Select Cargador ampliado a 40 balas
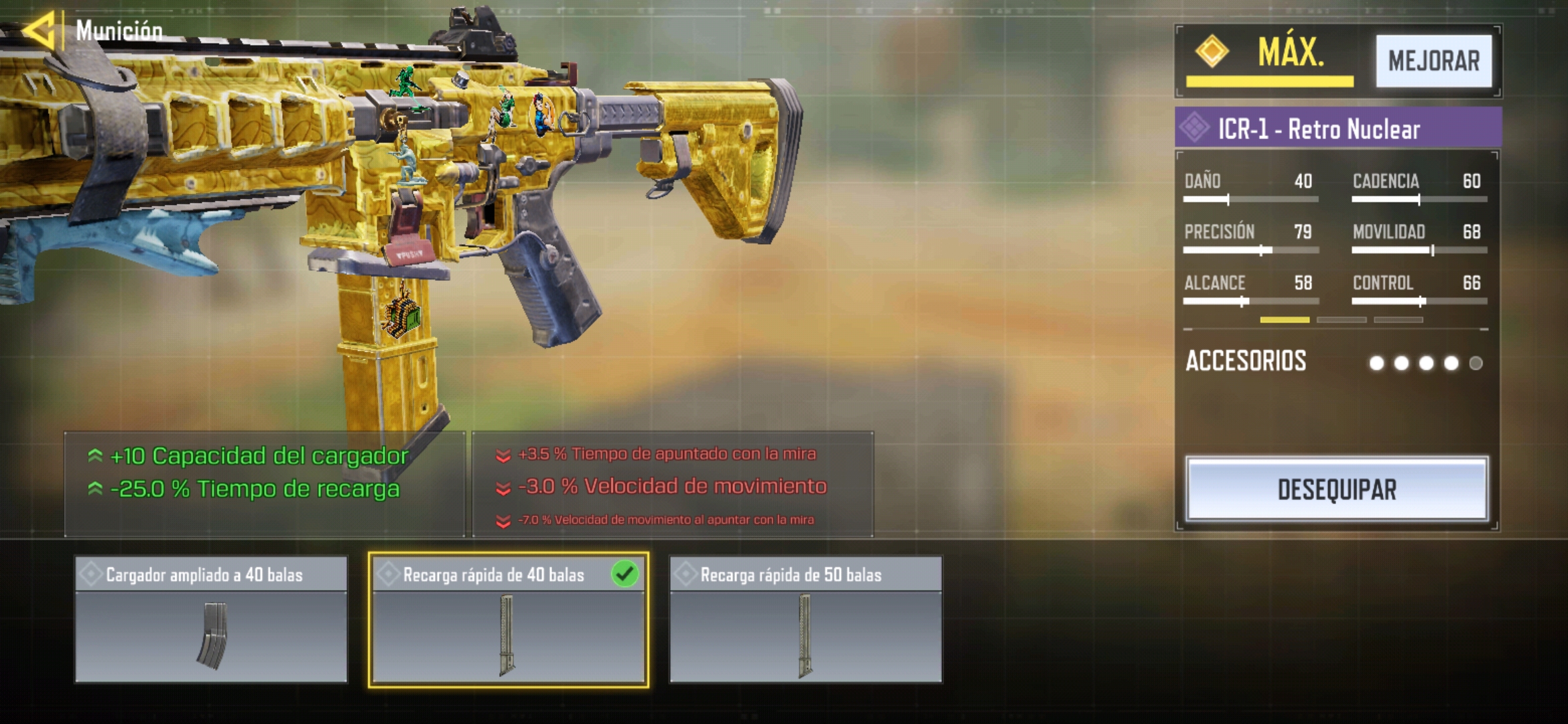The width and height of the screenshot is (1568, 724). click(x=211, y=619)
